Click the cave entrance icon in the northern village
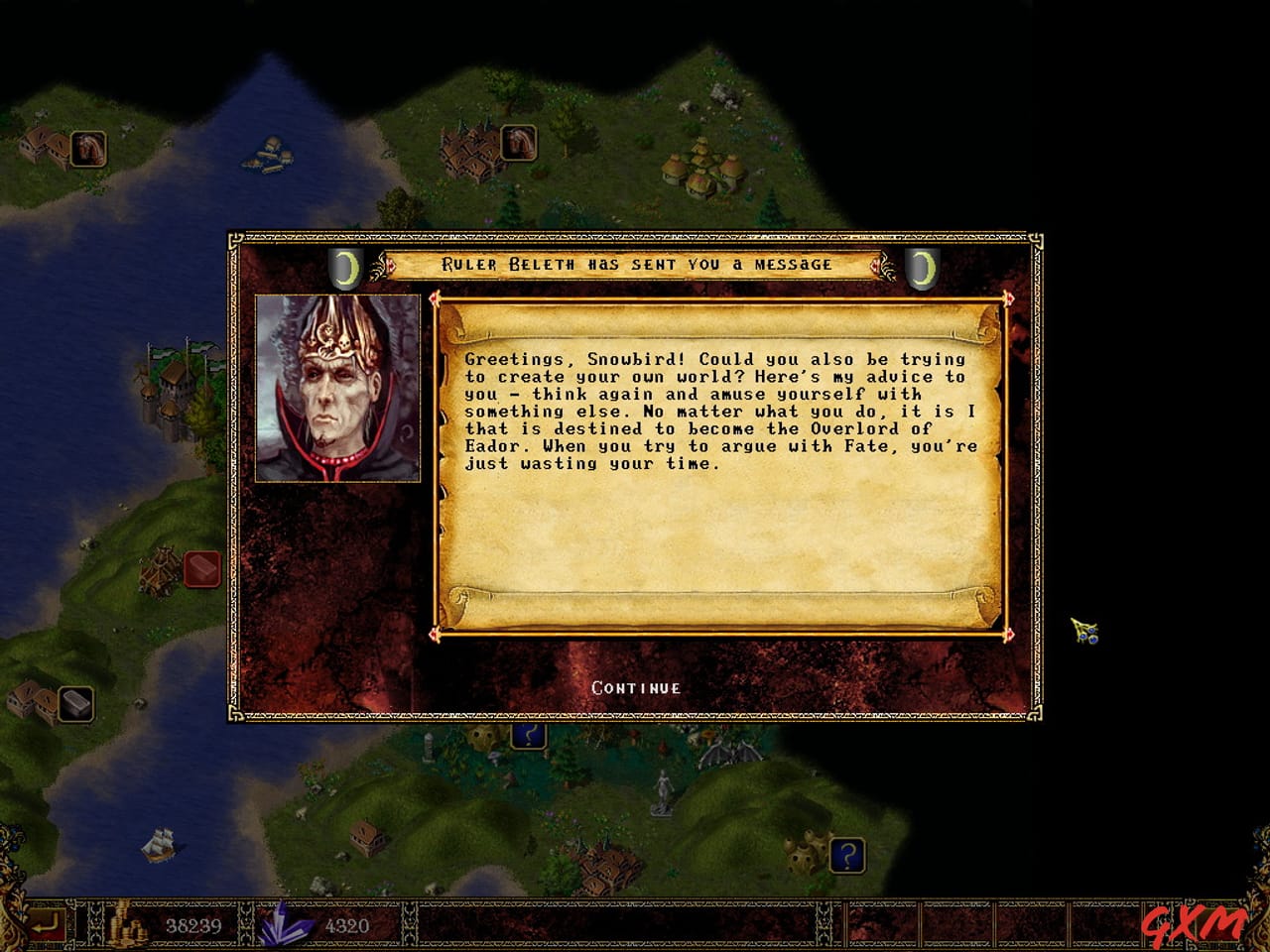This screenshot has width=1270, height=952. (x=520, y=144)
